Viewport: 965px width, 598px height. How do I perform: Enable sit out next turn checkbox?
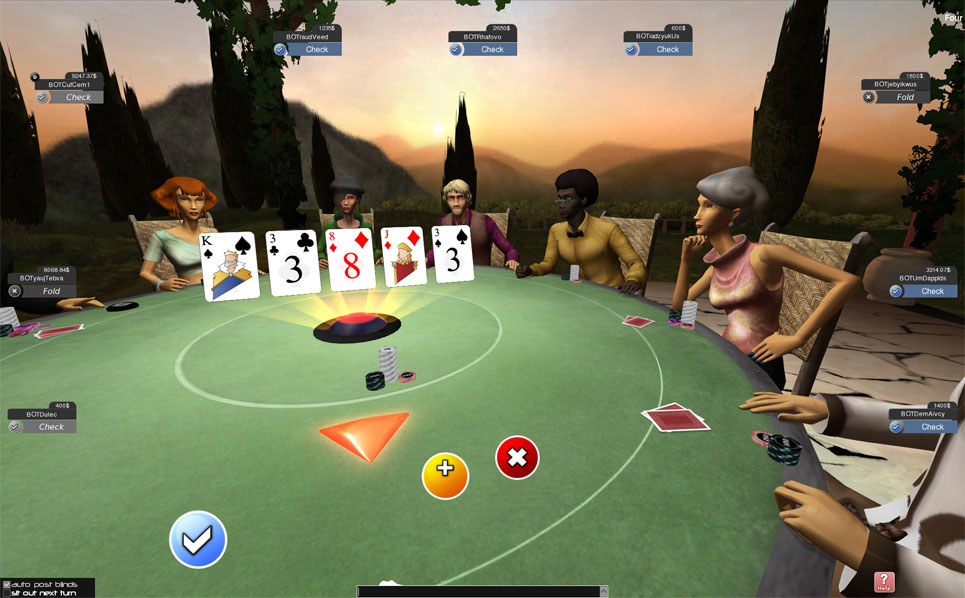pos(7,593)
